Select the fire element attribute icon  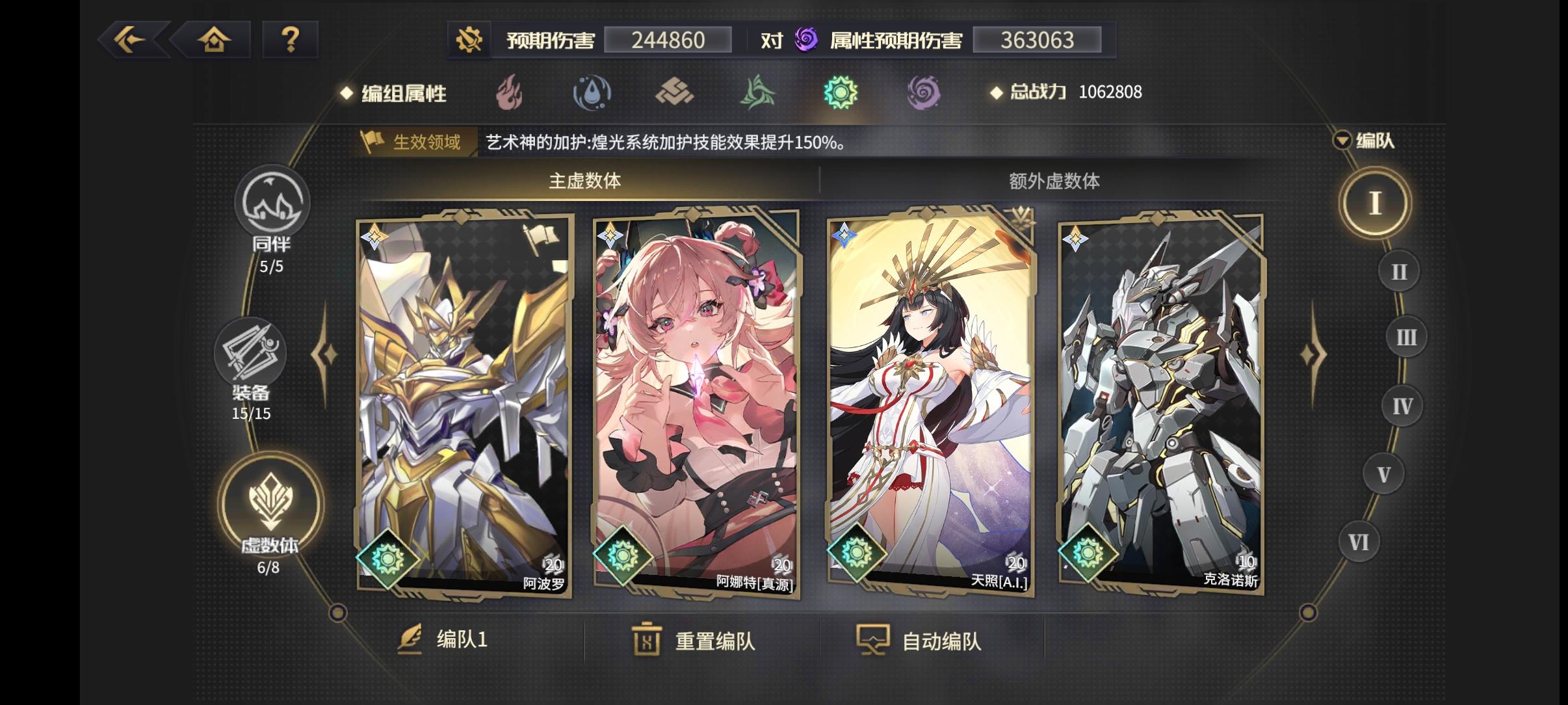pos(510,93)
